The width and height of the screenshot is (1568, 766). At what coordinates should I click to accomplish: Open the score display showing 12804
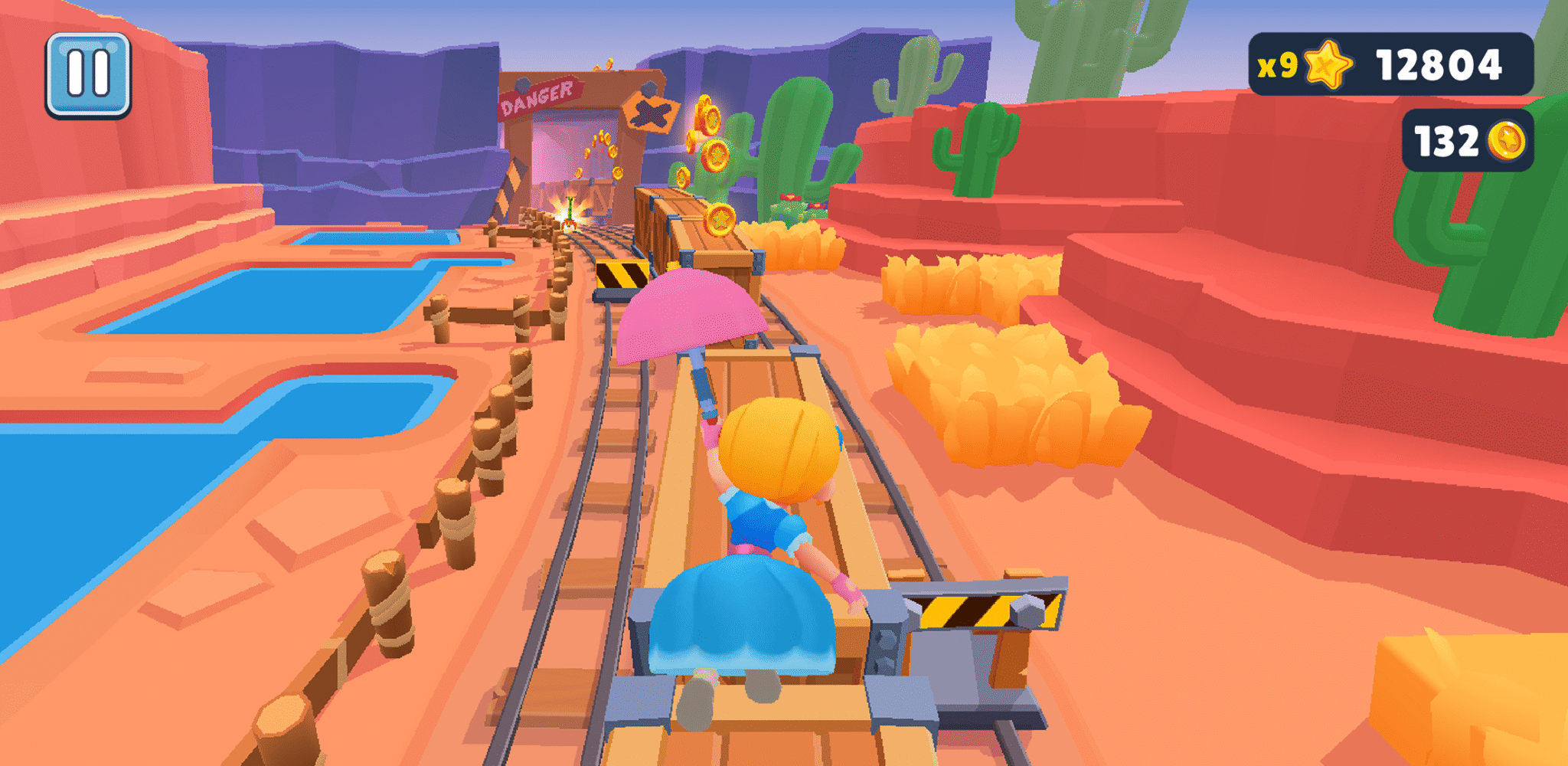pos(1439,65)
